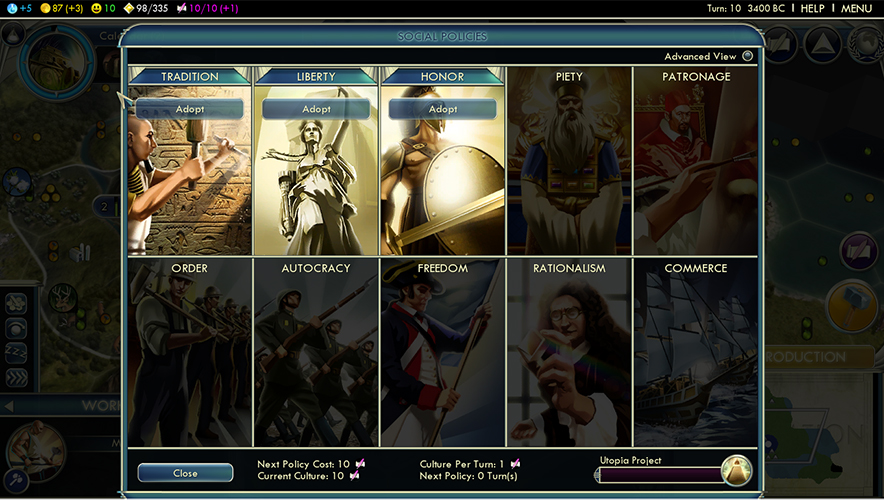Close the Social Policies window
This screenshot has width=884, height=500.
point(185,473)
